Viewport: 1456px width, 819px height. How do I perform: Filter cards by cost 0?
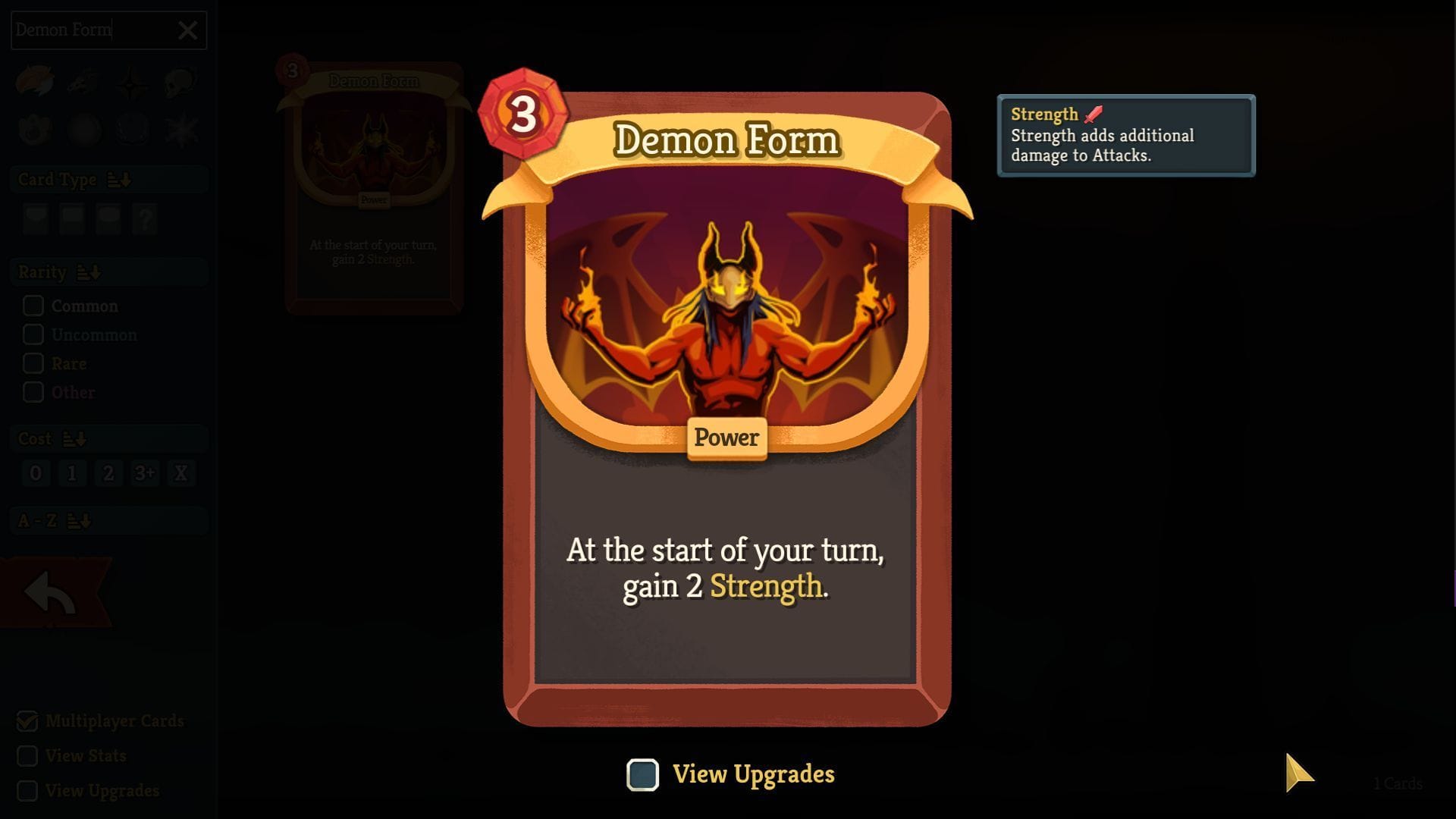[35, 472]
